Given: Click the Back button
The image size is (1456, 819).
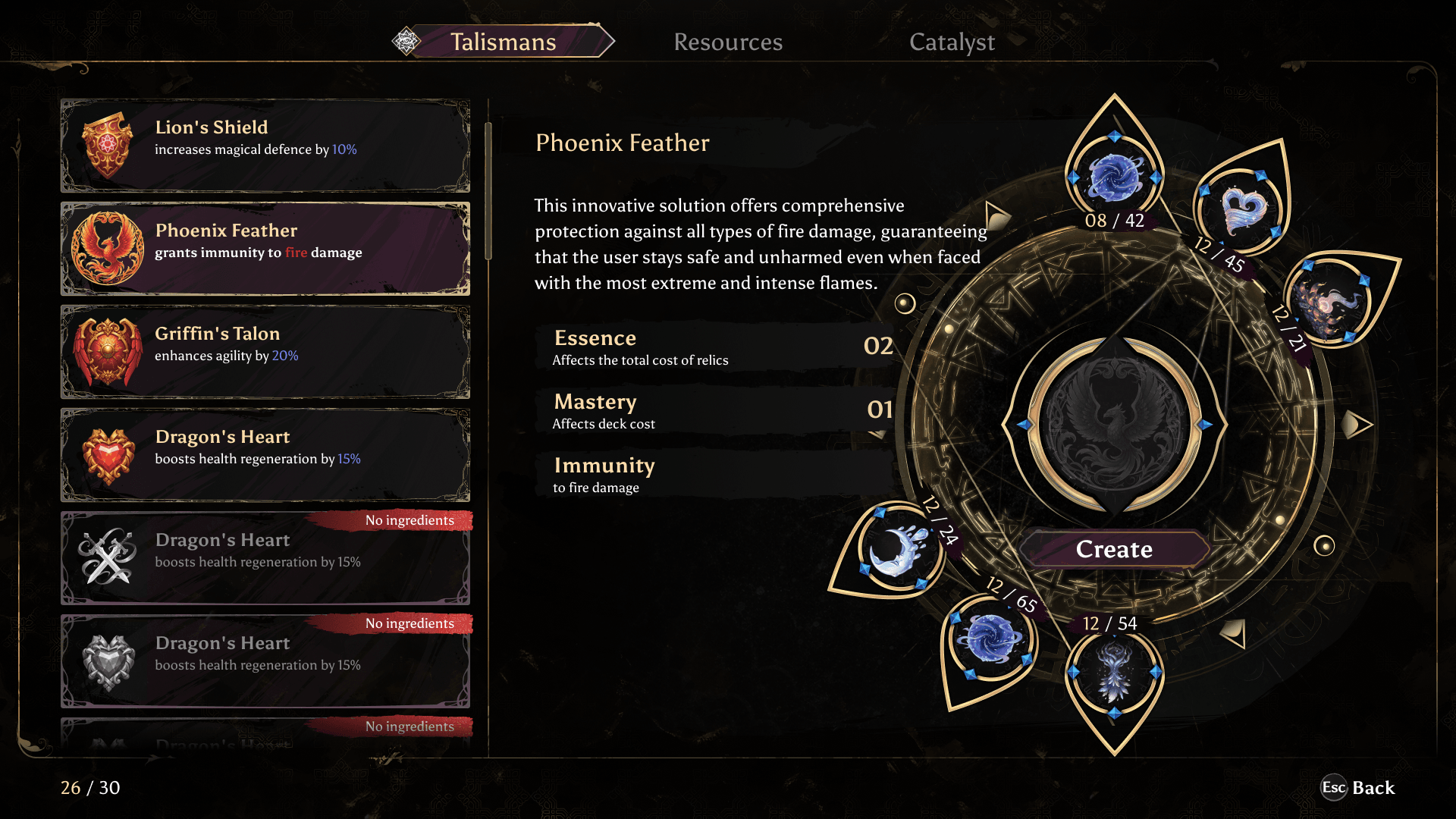Looking at the screenshot, I should [x=1358, y=788].
